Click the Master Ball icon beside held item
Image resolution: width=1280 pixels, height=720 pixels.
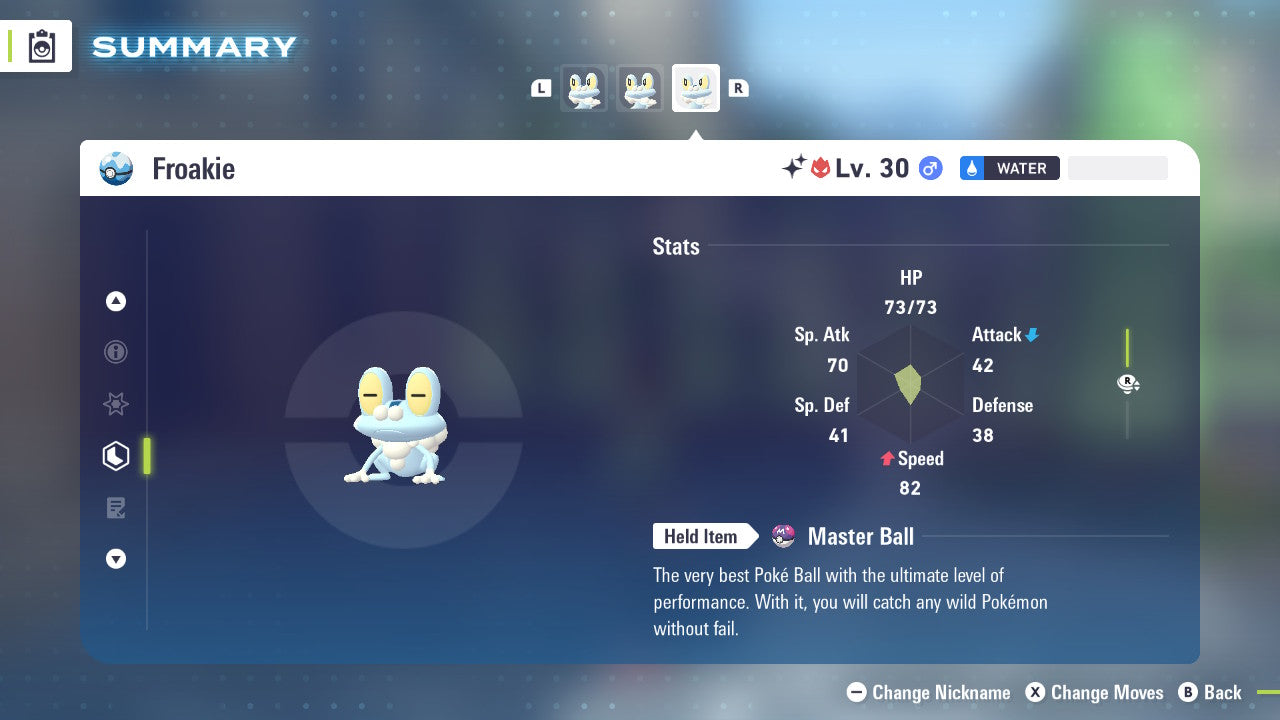pos(783,536)
